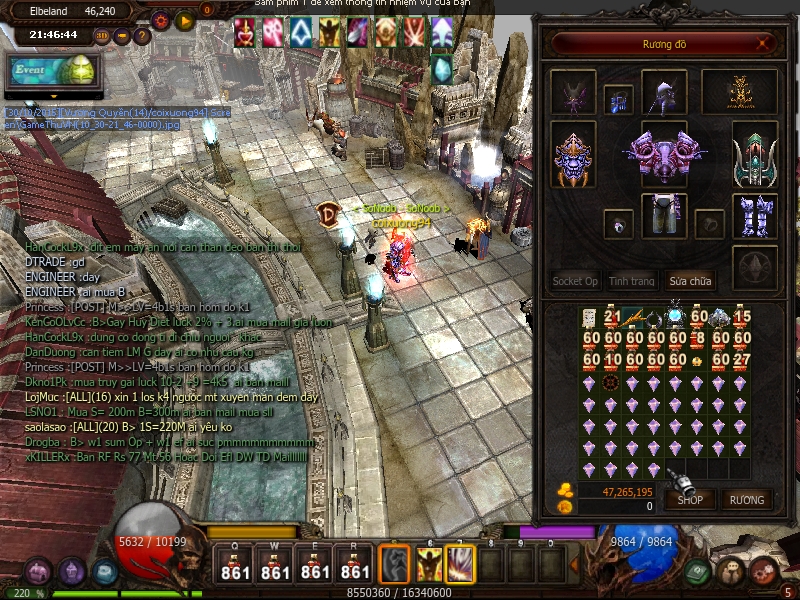Select the equipped helmet slot

(664, 93)
